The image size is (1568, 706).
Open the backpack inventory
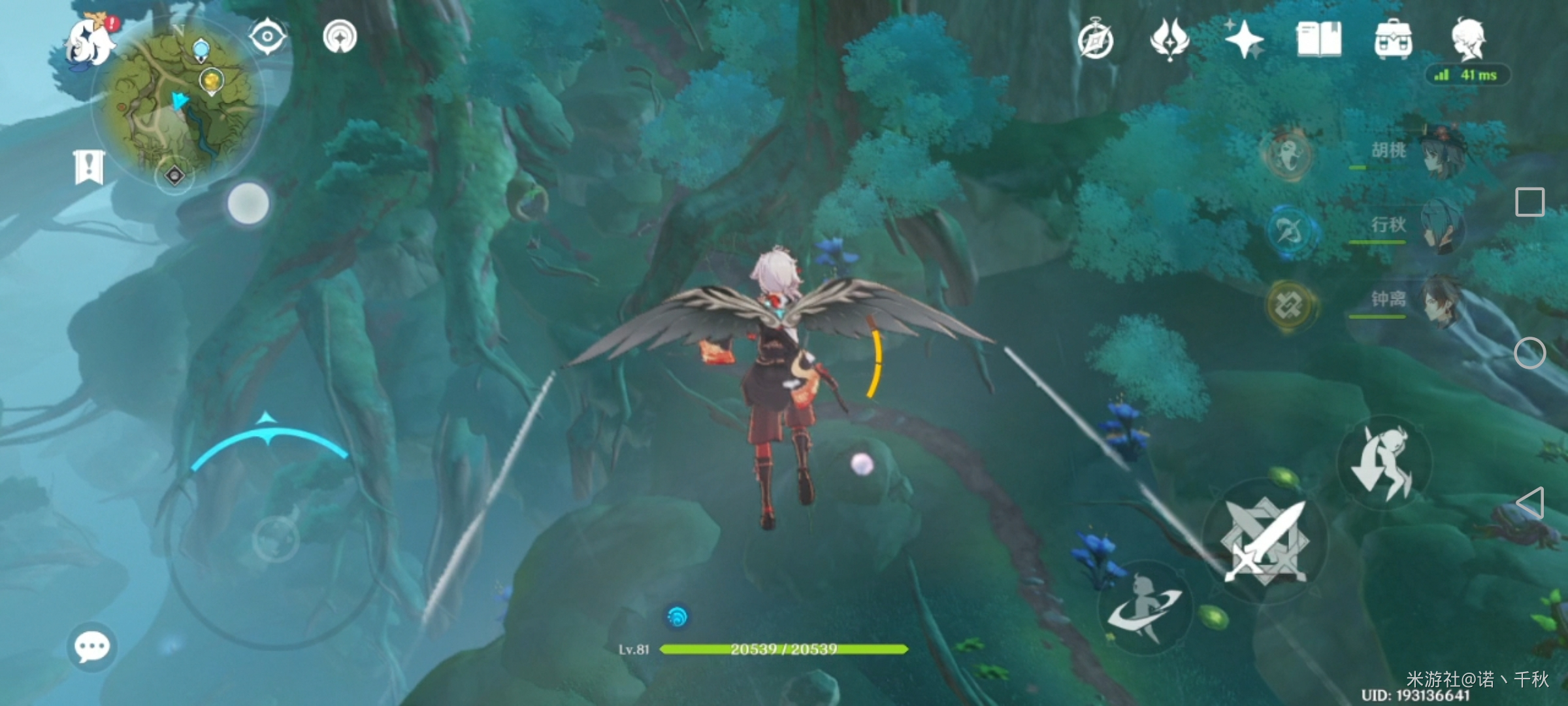coord(1394,41)
